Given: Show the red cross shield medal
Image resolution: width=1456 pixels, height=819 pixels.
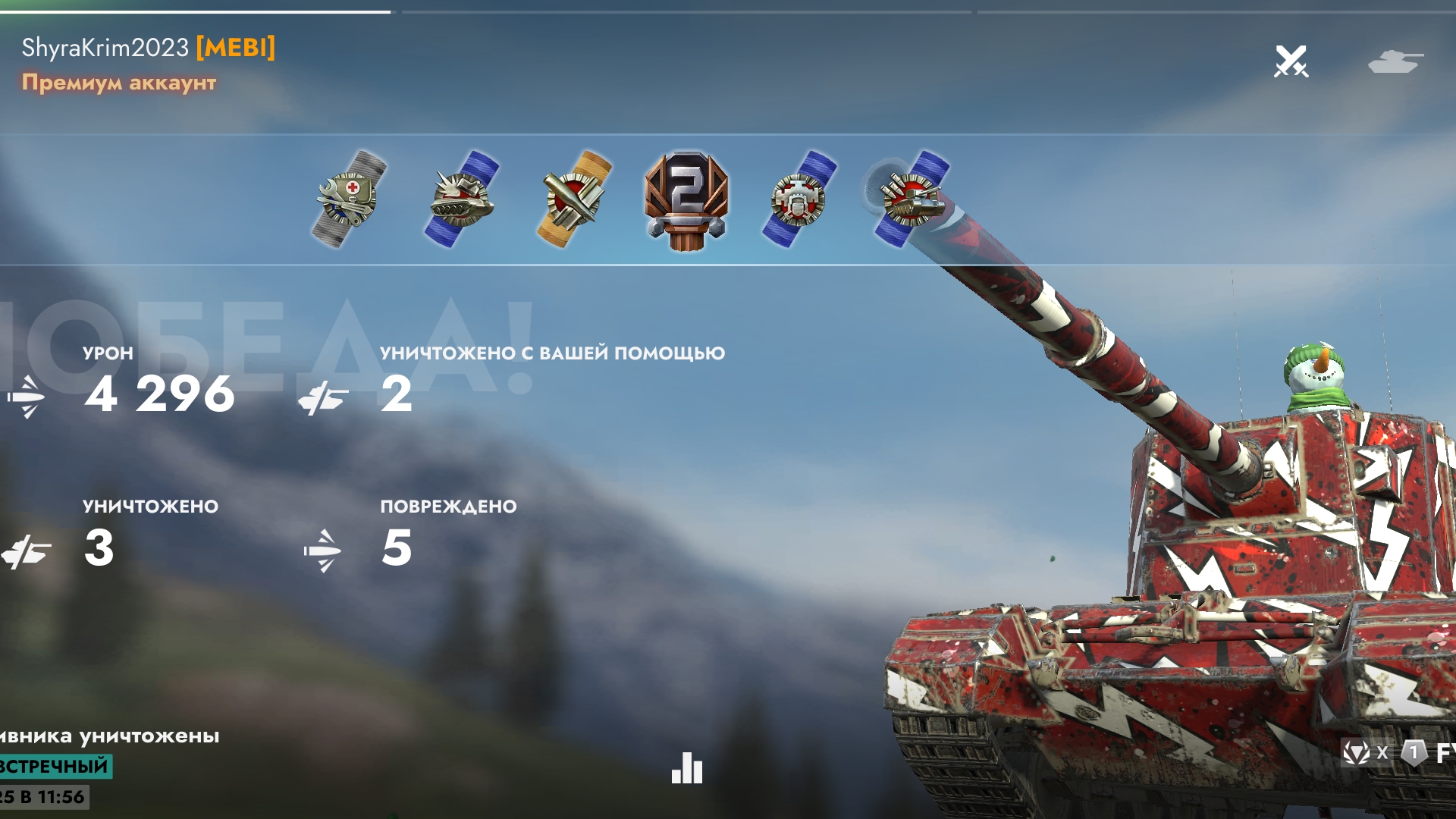Looking at the screenshot, I should coord(799,199).
